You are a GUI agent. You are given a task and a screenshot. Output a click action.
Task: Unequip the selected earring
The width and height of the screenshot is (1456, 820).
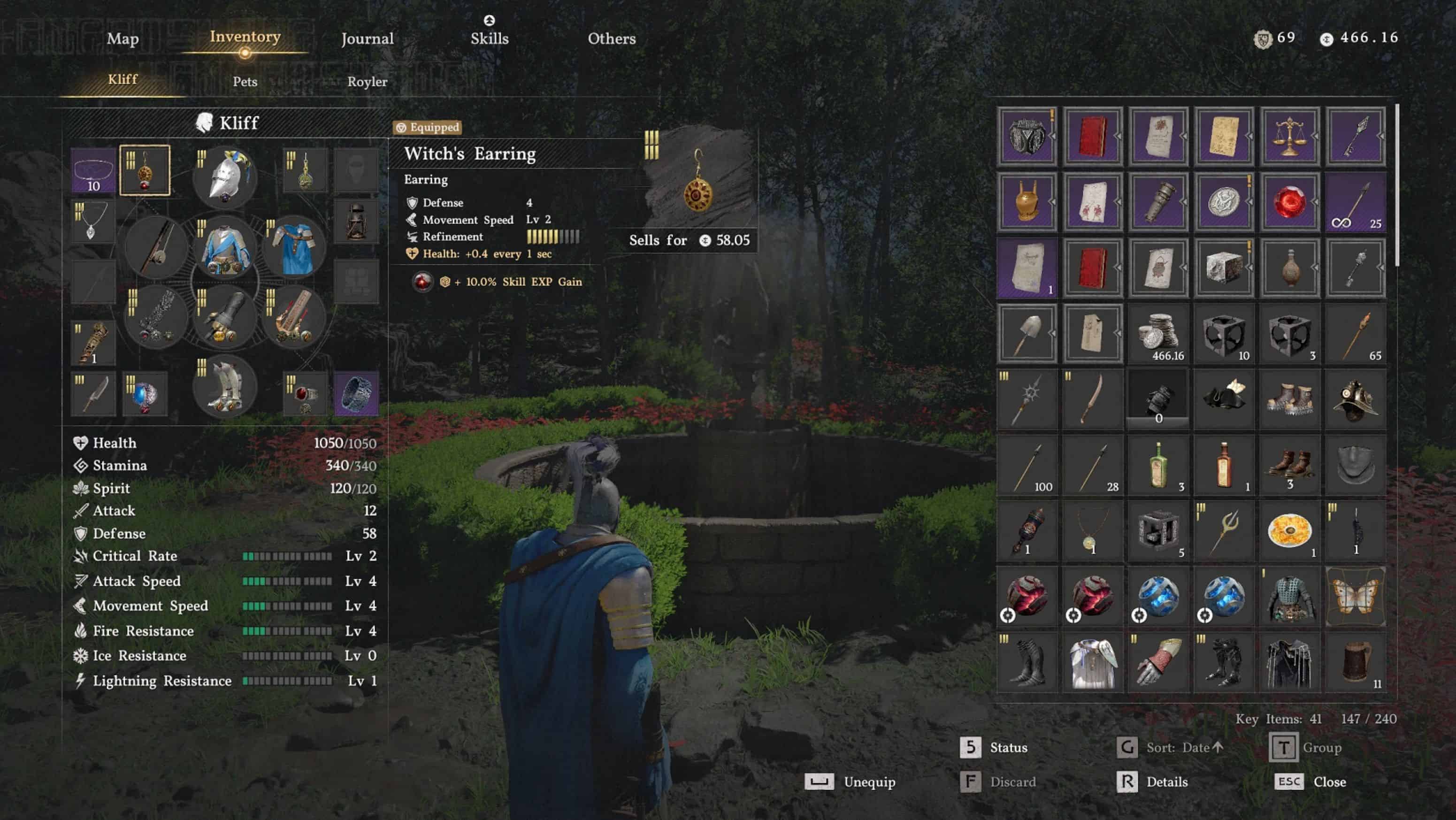click(x=851, y=782)
